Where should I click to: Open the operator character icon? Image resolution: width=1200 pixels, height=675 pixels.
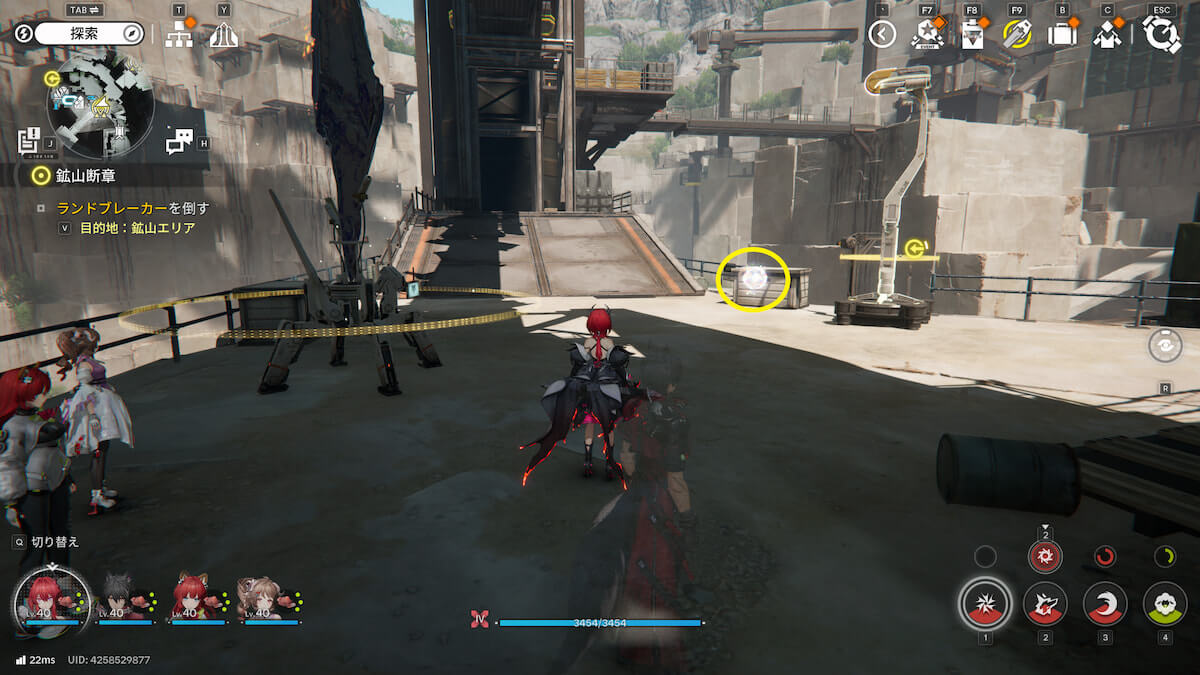tap(1106, 35)
